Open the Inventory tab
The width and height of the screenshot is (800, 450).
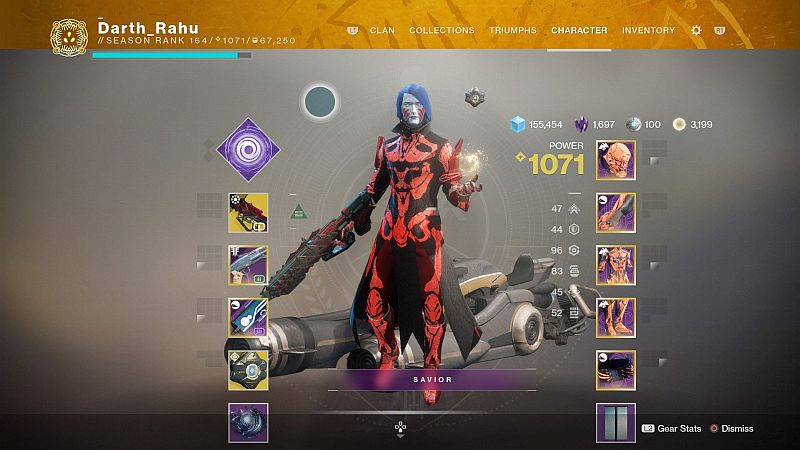coord(648,30)
